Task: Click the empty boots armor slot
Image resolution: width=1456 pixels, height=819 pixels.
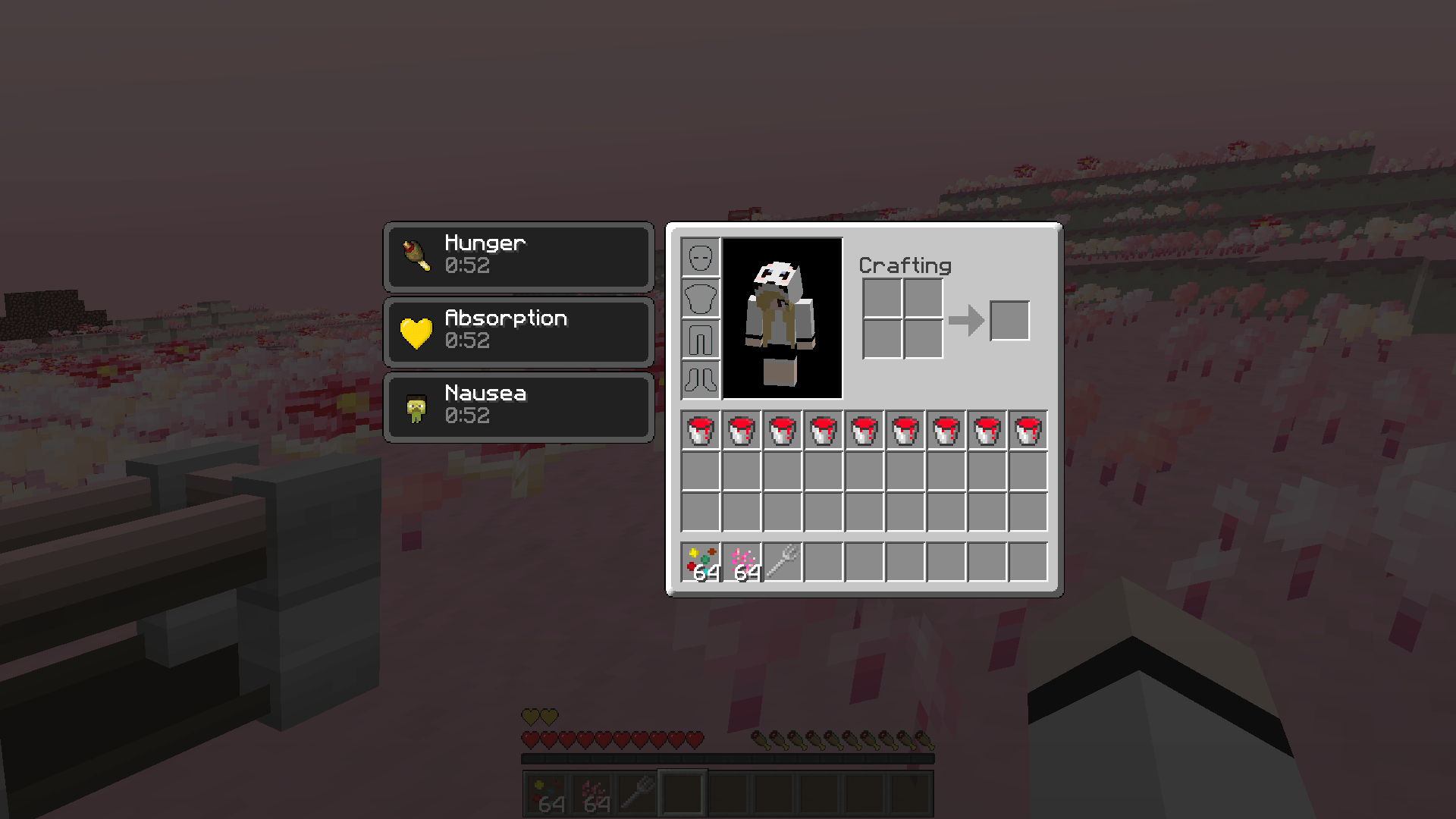Action: tap(700, 379)
